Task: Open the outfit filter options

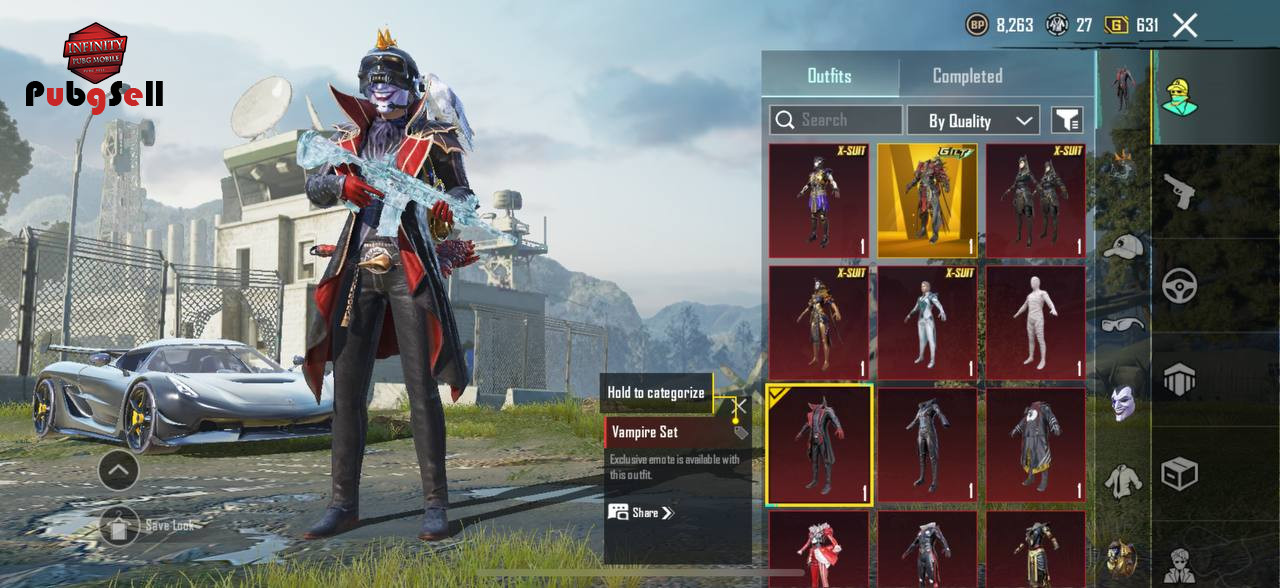Action: [1067, 120]
